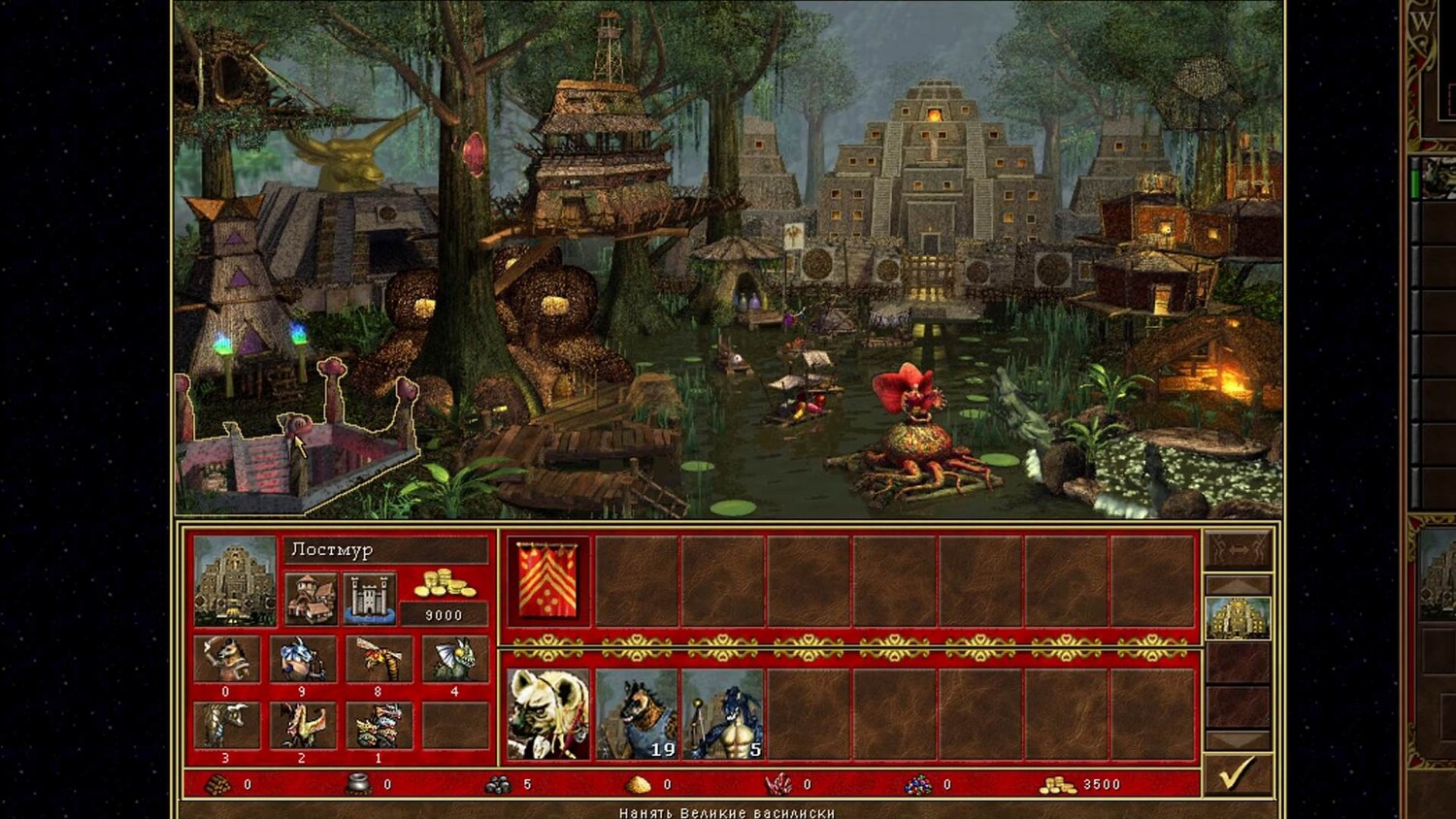Recruit from the wyvern creature icon
Image resolution: width=1456 pixels, height=819 pixels.
click(302, 726)
